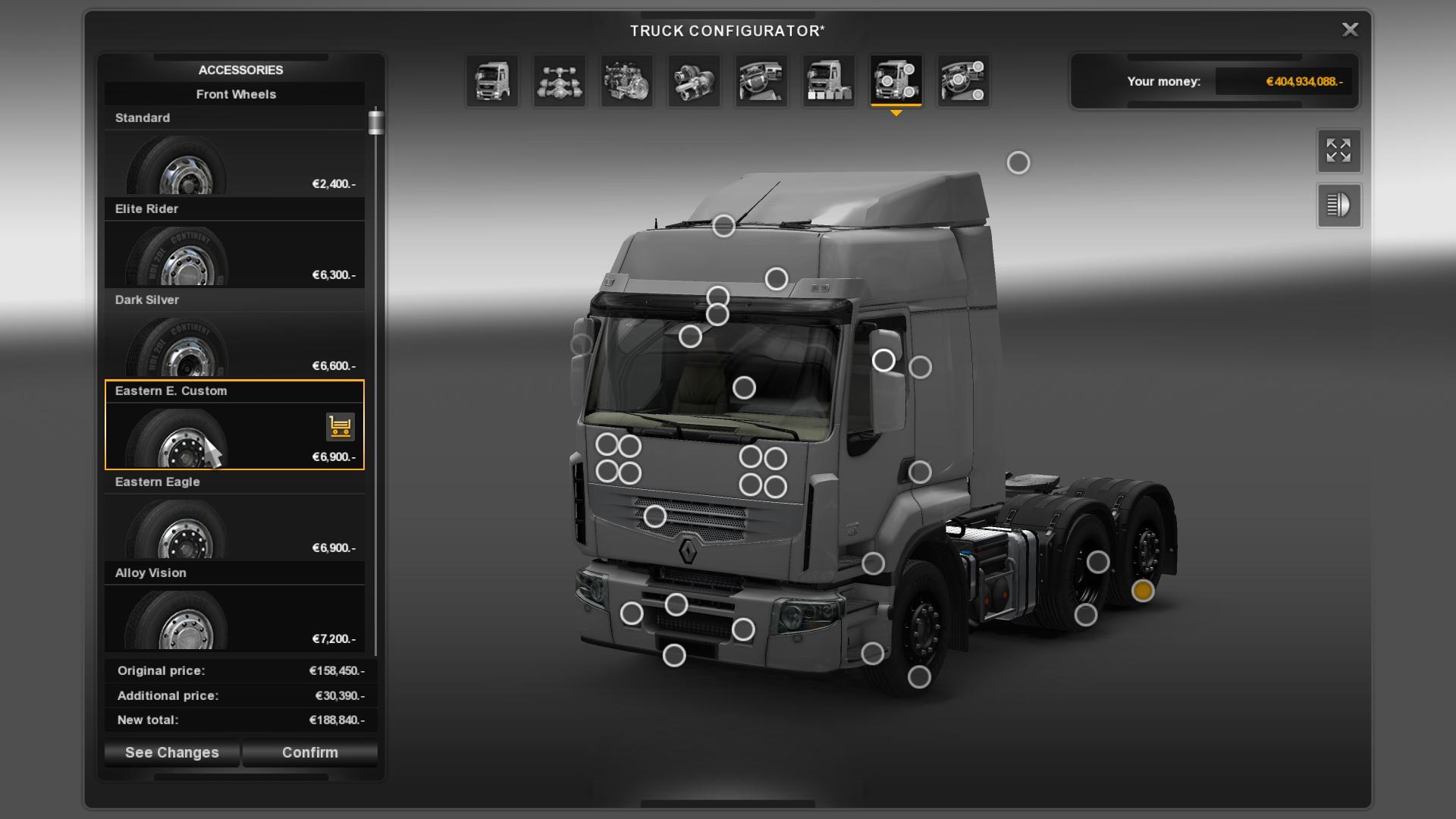The width and height of the screenshot is (1456, 819).
Task: Confirm the truck configuration
Action: tap(309, 752)
